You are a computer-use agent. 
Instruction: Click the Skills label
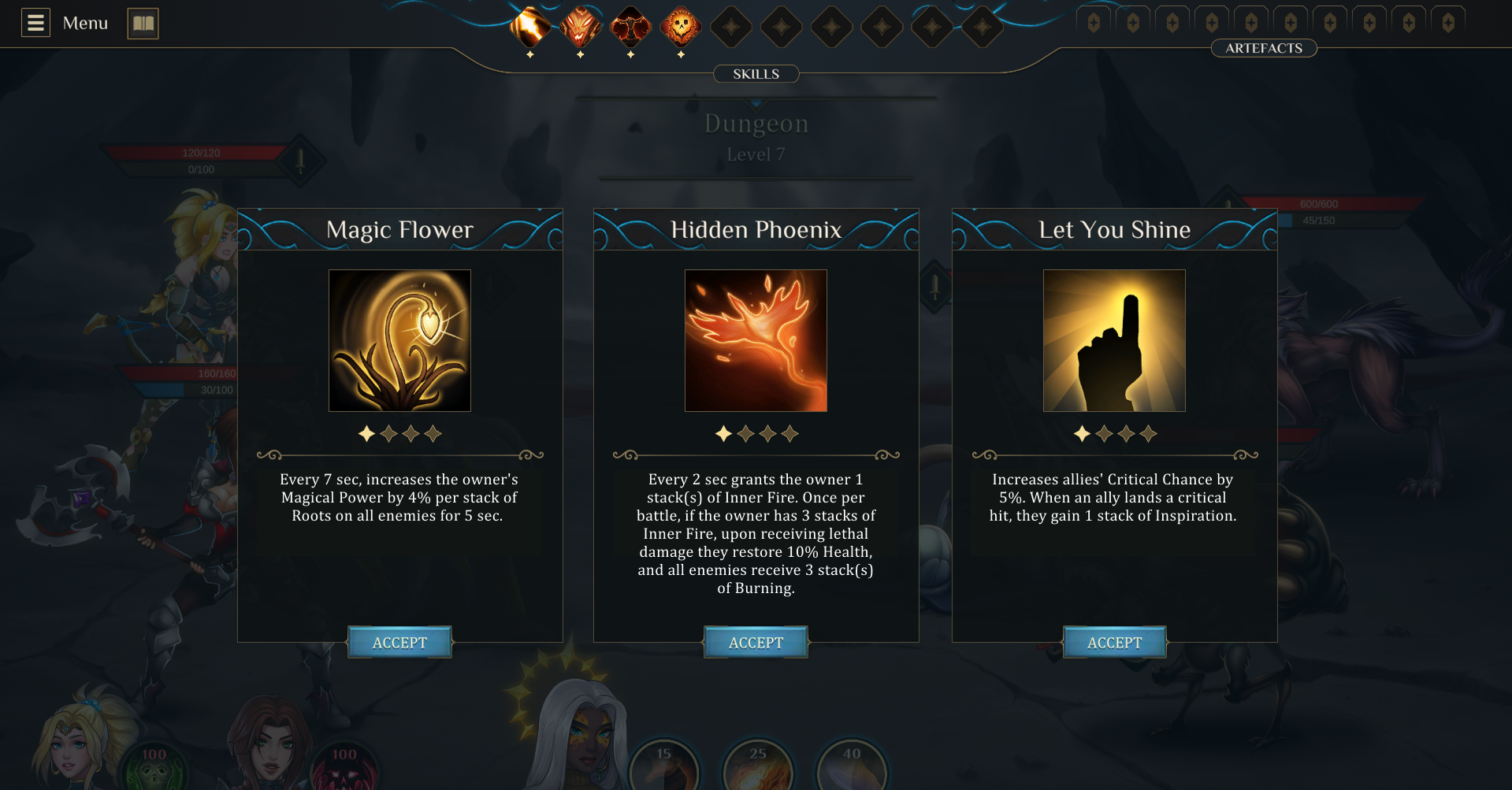(756, 74)
